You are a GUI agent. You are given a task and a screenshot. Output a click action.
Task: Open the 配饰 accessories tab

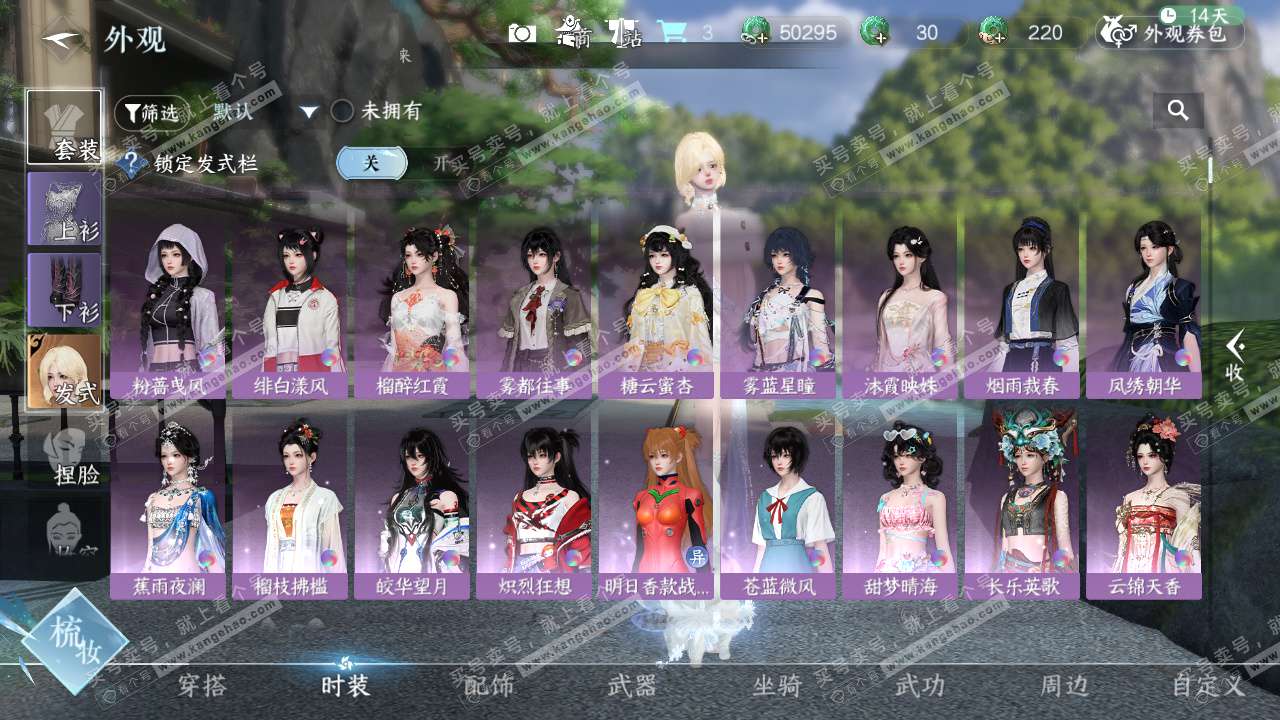pyautogui.click(x=489, y=686)
